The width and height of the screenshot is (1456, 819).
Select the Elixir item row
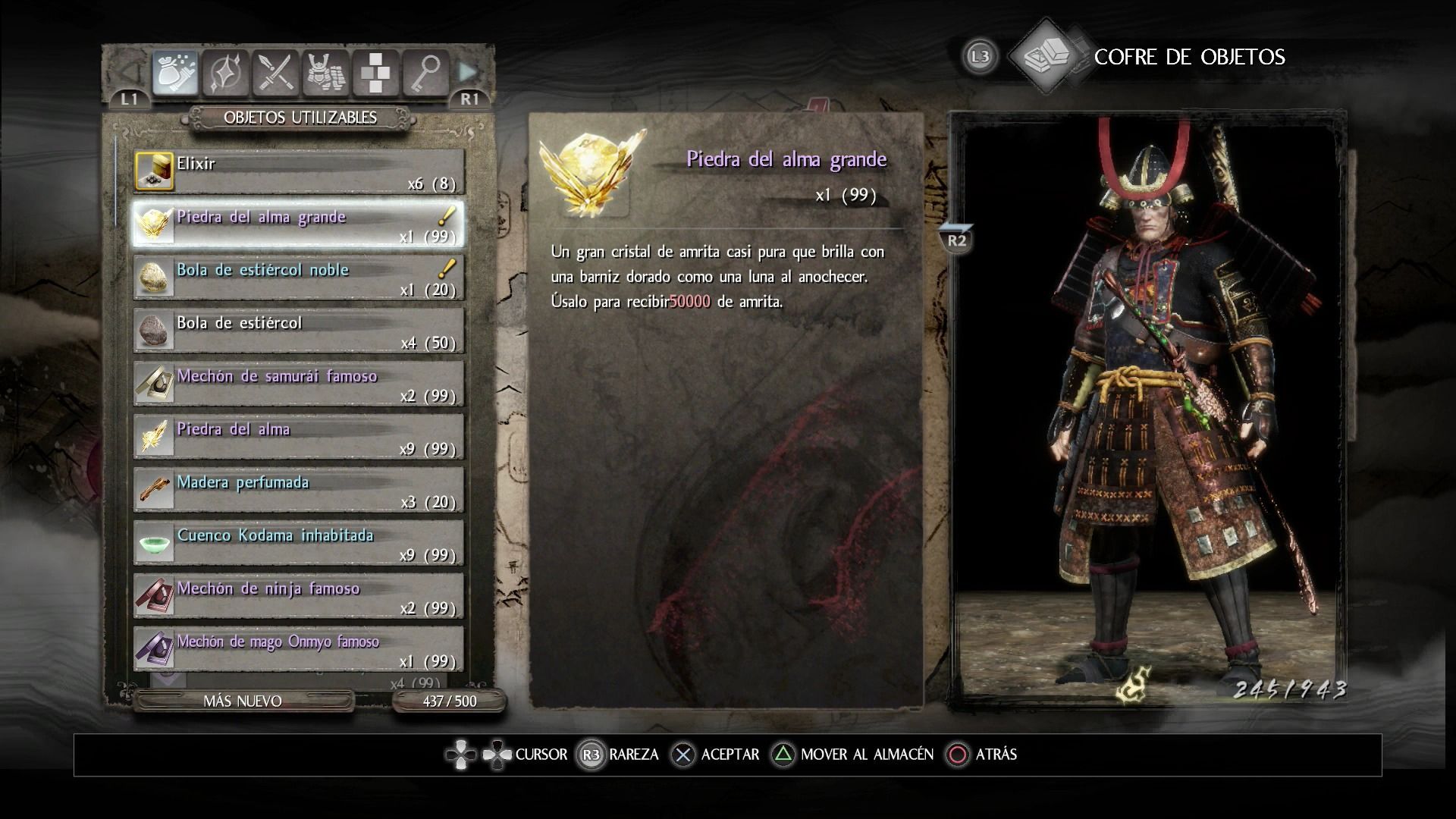point(299,171)
